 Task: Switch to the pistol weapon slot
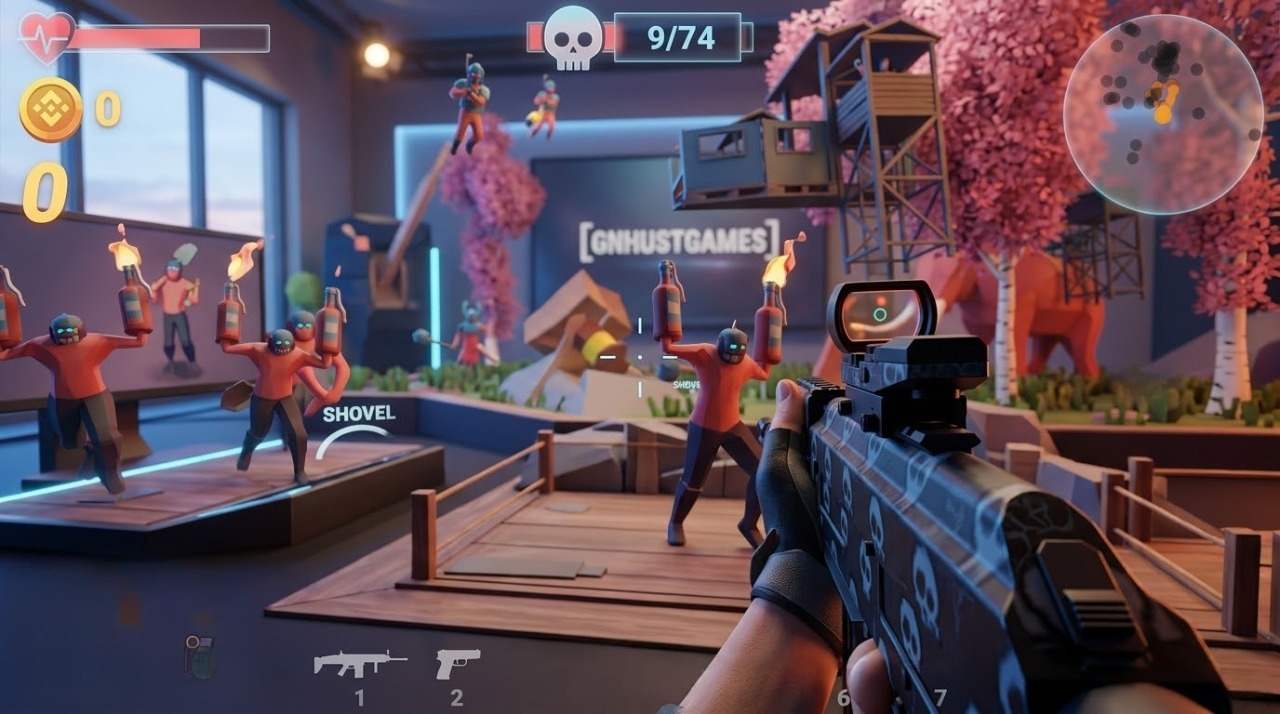[457, 663]
